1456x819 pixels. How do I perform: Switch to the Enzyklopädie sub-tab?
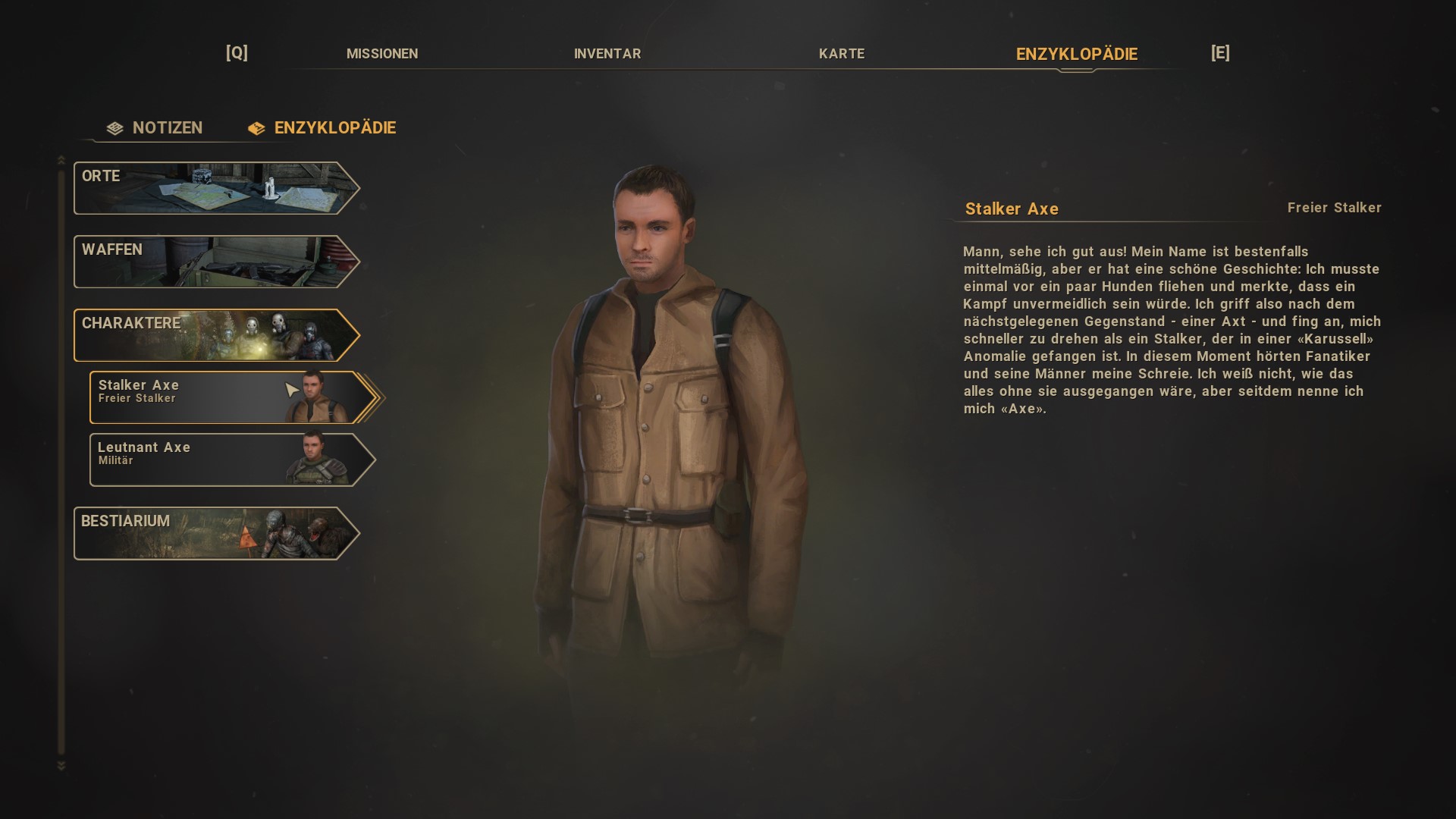tap(335, 128)
